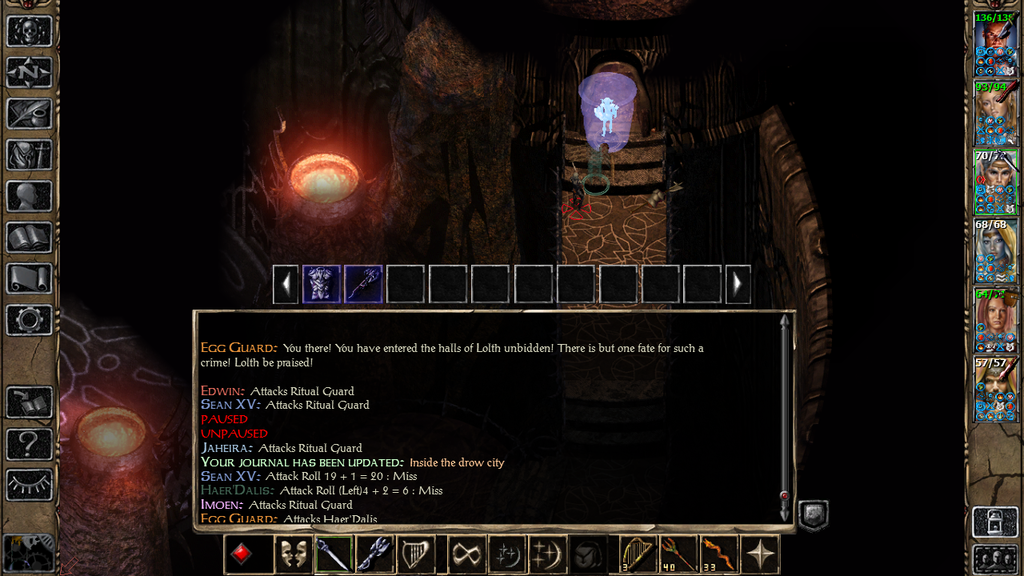Toggle the eye button on the left sidebar
1024x576 pixels.
pos(29,484)
